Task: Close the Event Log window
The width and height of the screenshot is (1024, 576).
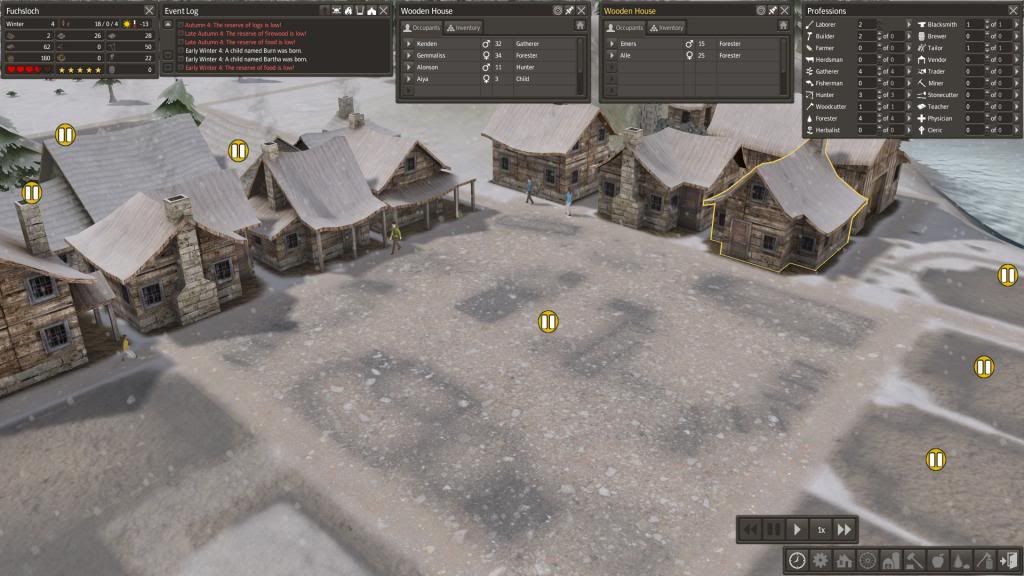Action: pyautogui.click(x=384, y=10)
